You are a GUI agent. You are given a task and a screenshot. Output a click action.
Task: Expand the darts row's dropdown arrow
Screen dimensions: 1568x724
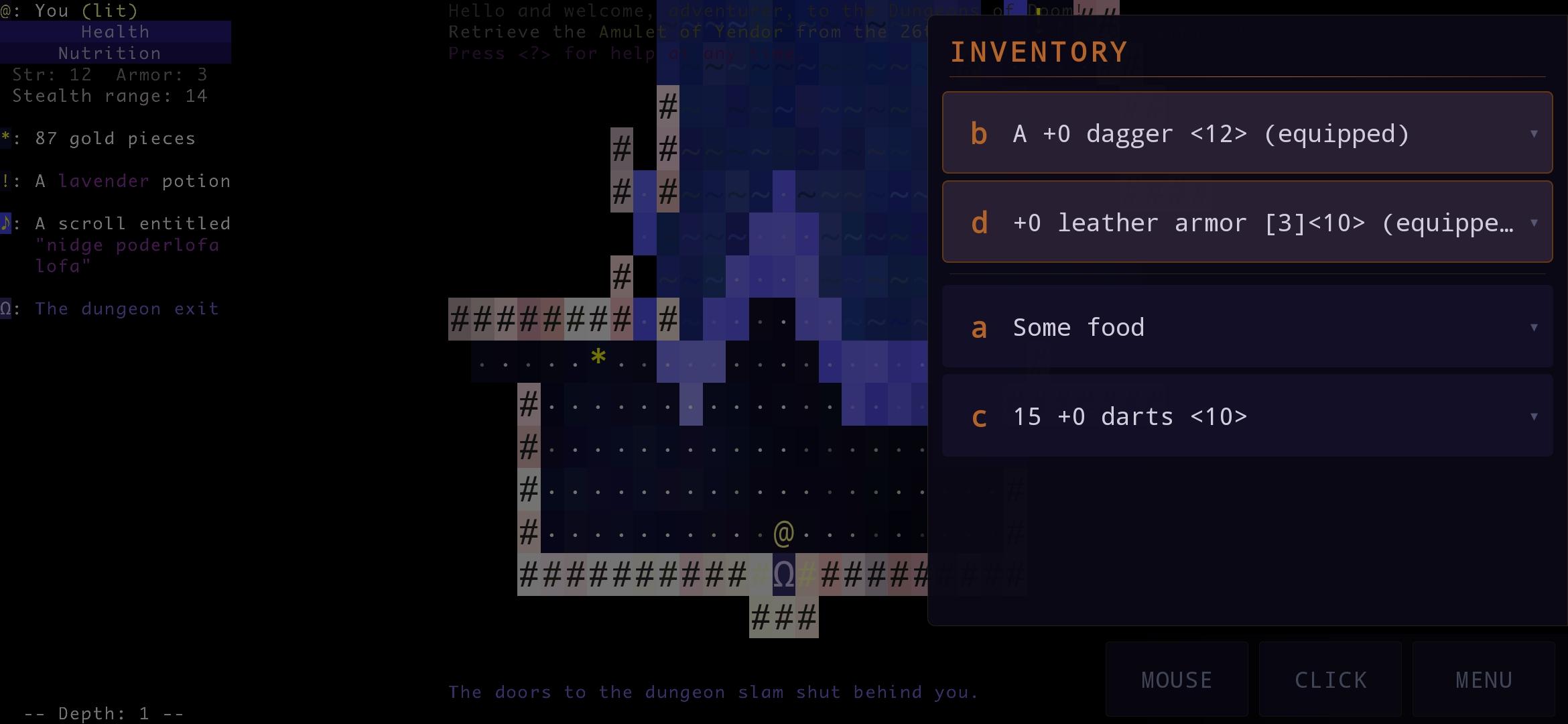pyautogui.click(x=1533, y=416)
